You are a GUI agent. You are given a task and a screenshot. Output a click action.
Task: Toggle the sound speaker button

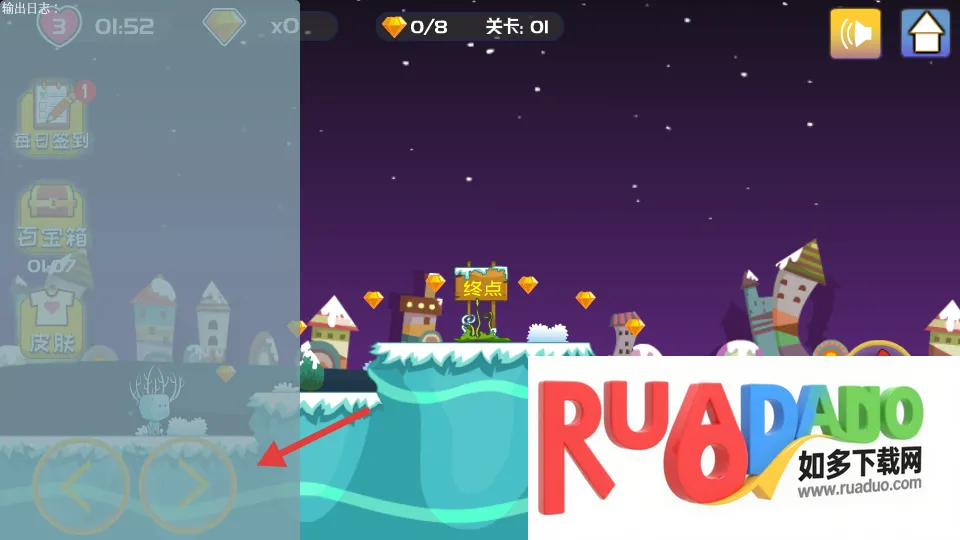click(x=855, y=34)
